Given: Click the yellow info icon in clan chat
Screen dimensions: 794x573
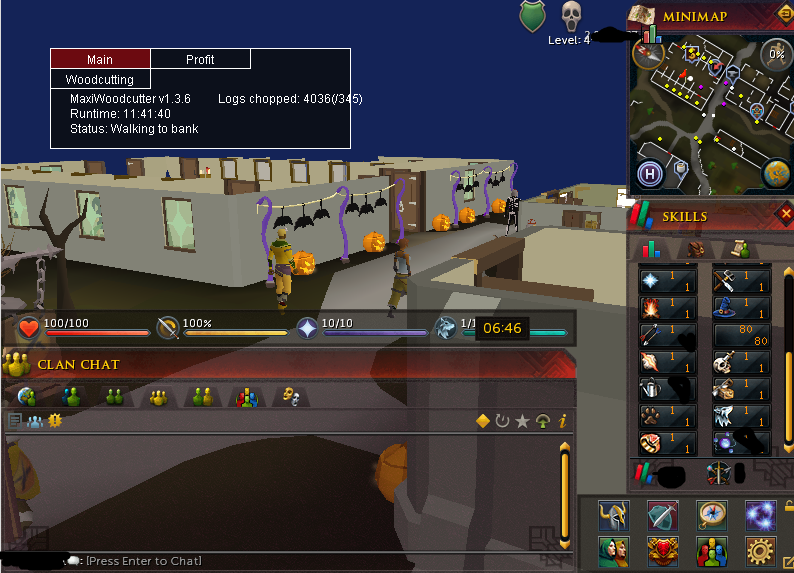Looking at the screenshot, I should point(563,421).
